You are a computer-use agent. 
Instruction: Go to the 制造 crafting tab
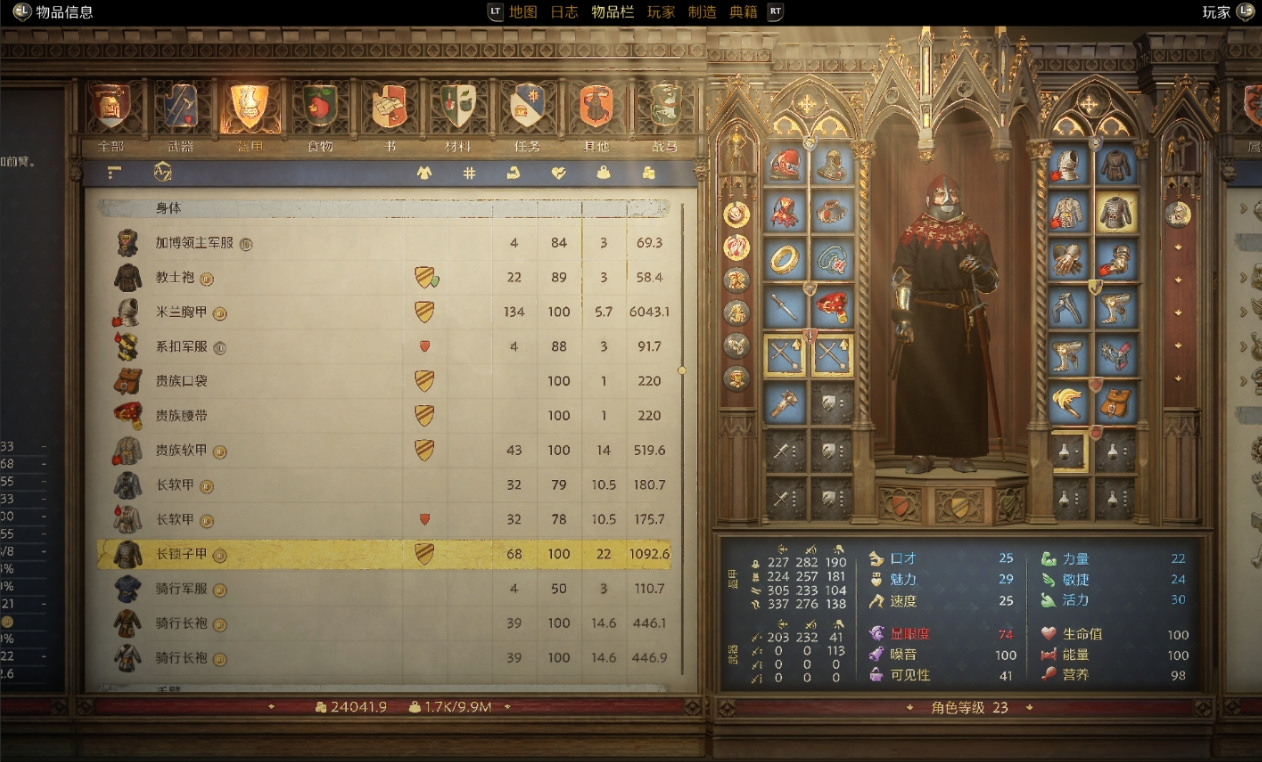(702, 12)
